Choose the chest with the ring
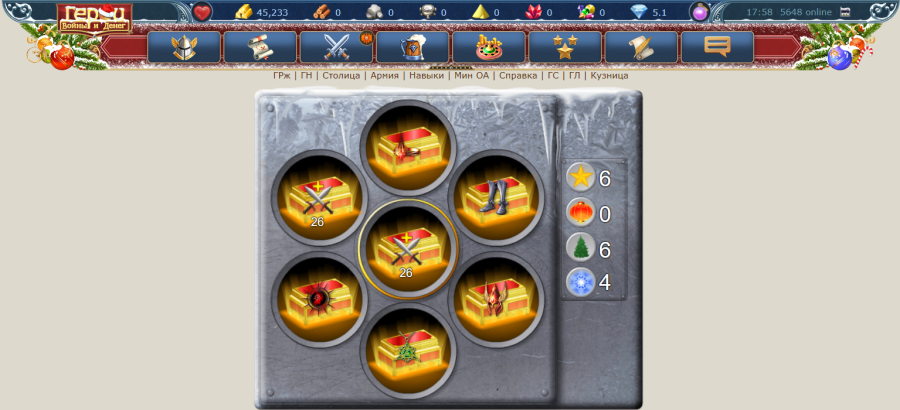Image resolution: width=900 pixels, height=410 pixels. (x=407, y=147)
